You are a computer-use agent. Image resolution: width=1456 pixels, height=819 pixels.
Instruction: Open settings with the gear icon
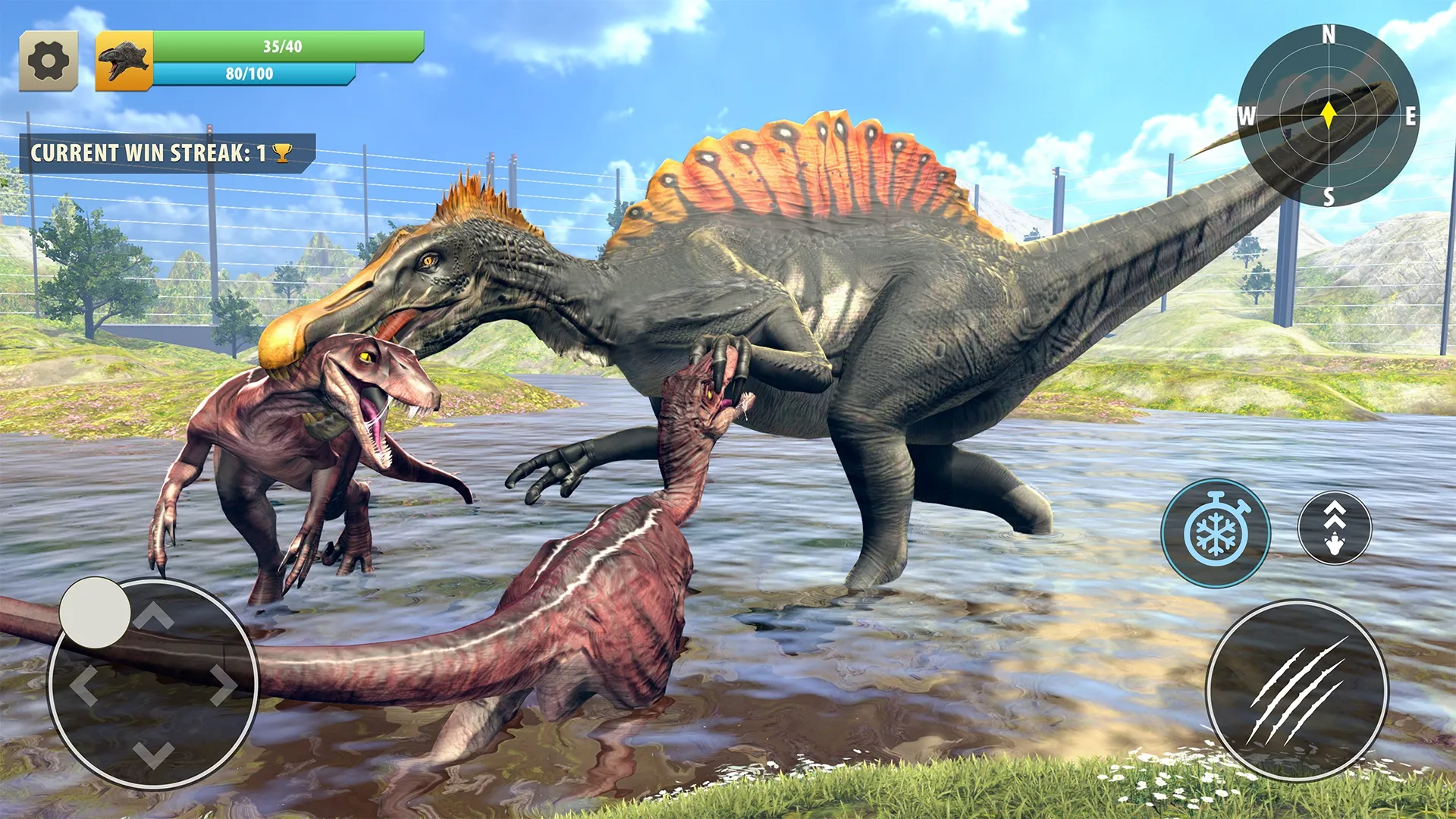(x=49, y=61)
